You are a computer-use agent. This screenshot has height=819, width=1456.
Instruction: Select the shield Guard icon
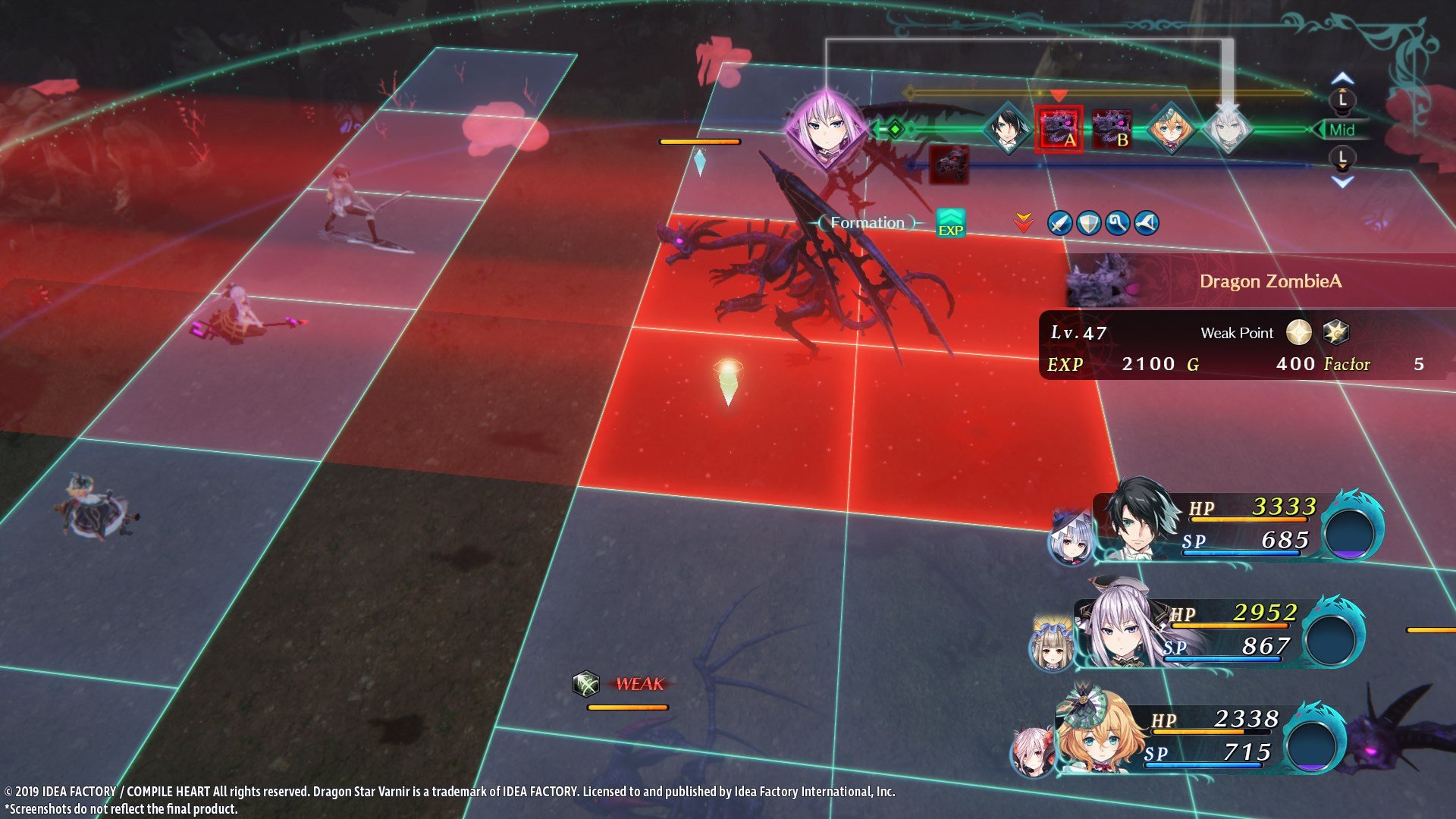point(1088,223)
